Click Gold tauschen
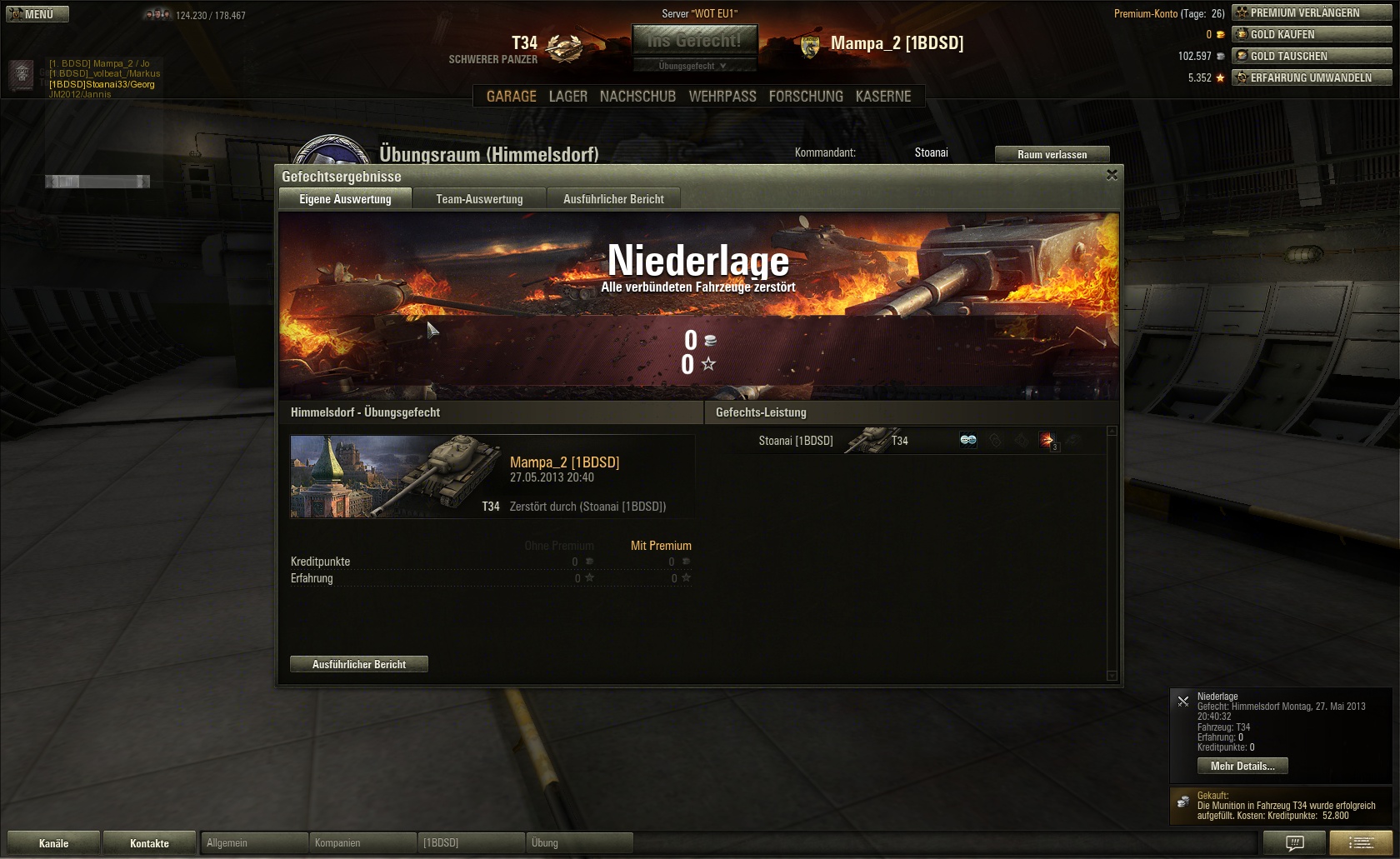Screen dimensions: 1400x859 tap(1312, 56)
